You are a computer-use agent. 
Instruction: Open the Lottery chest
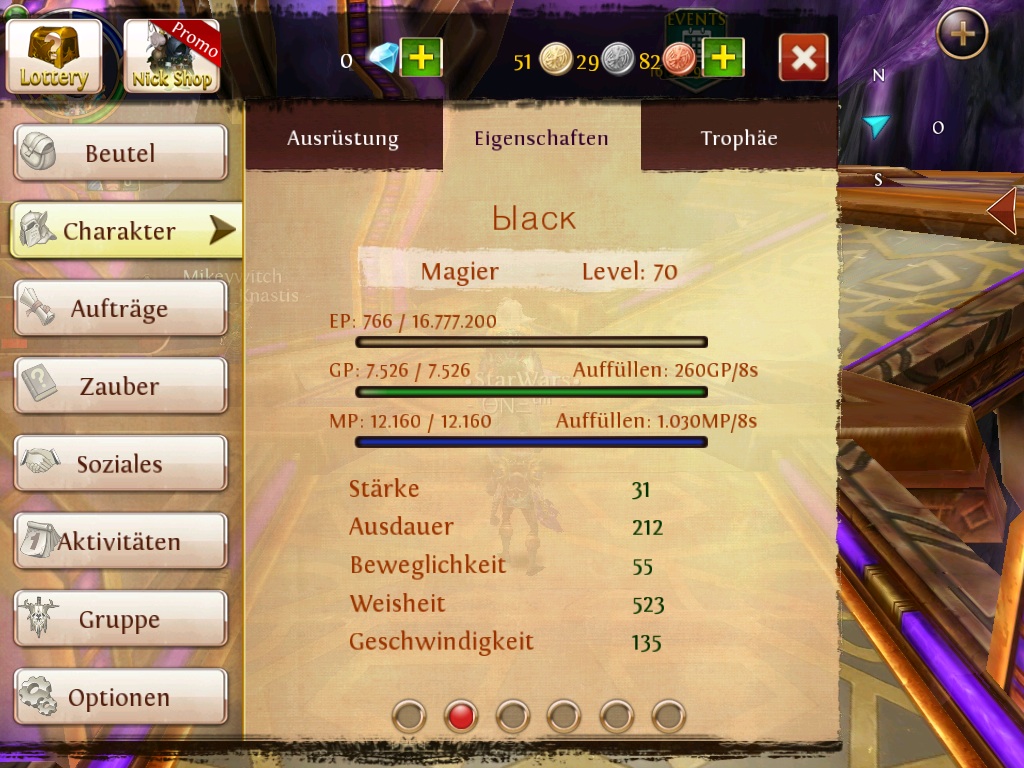[x=54, y=56]
